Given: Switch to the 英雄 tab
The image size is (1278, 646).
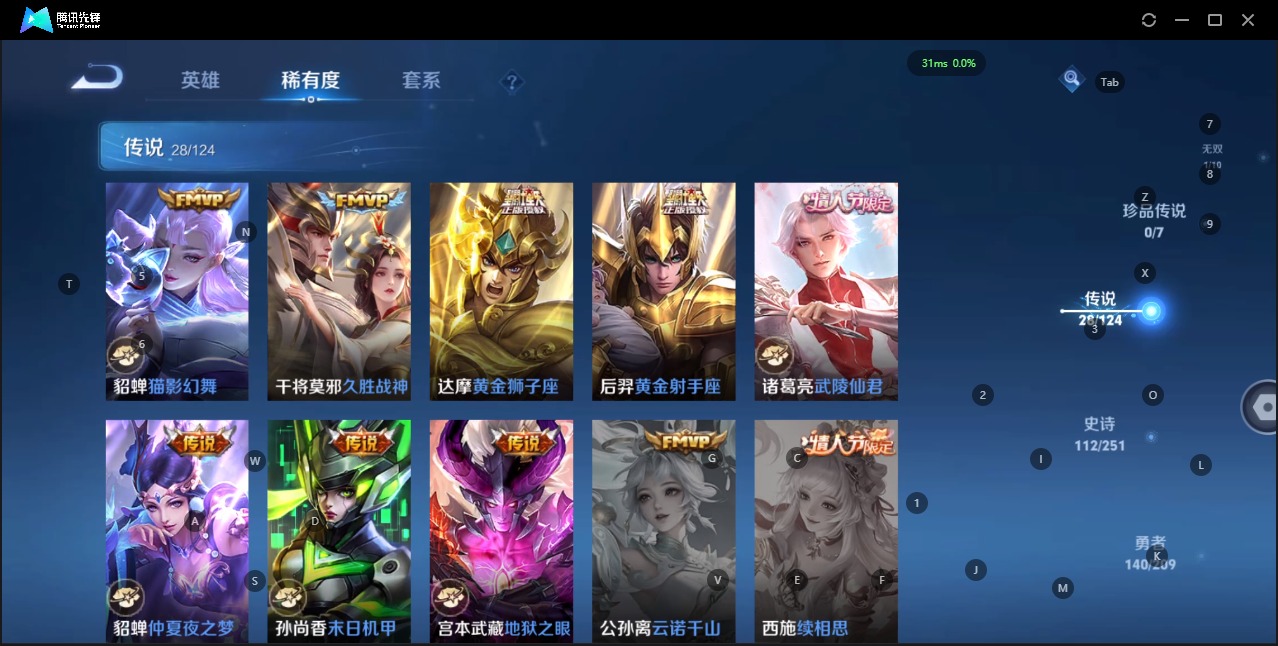Looking at the screenshot, I should point(200,80).
